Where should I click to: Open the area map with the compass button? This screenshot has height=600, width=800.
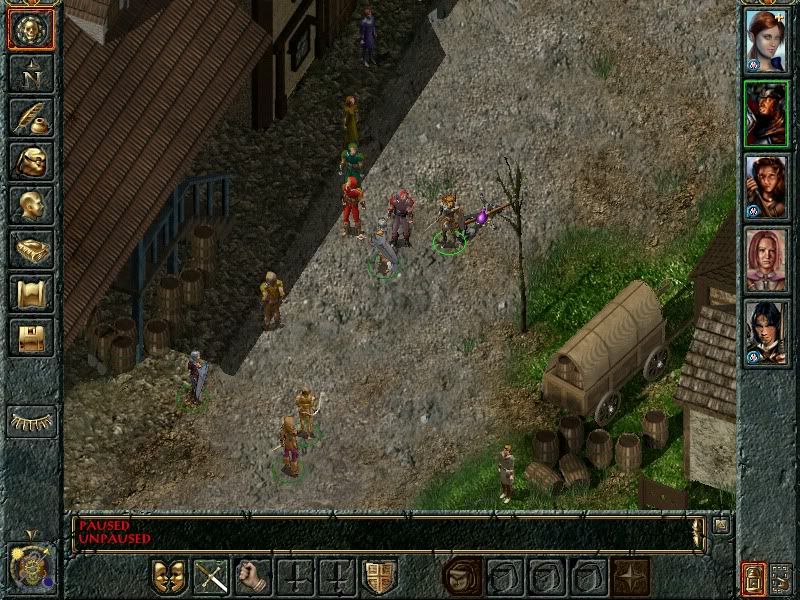pyautogui.click(x=30, y=72)
